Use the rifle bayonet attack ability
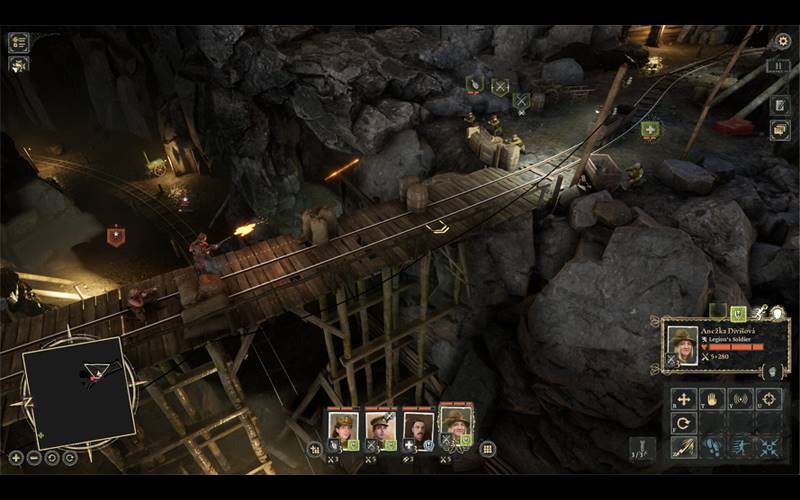 click(684, 448)
